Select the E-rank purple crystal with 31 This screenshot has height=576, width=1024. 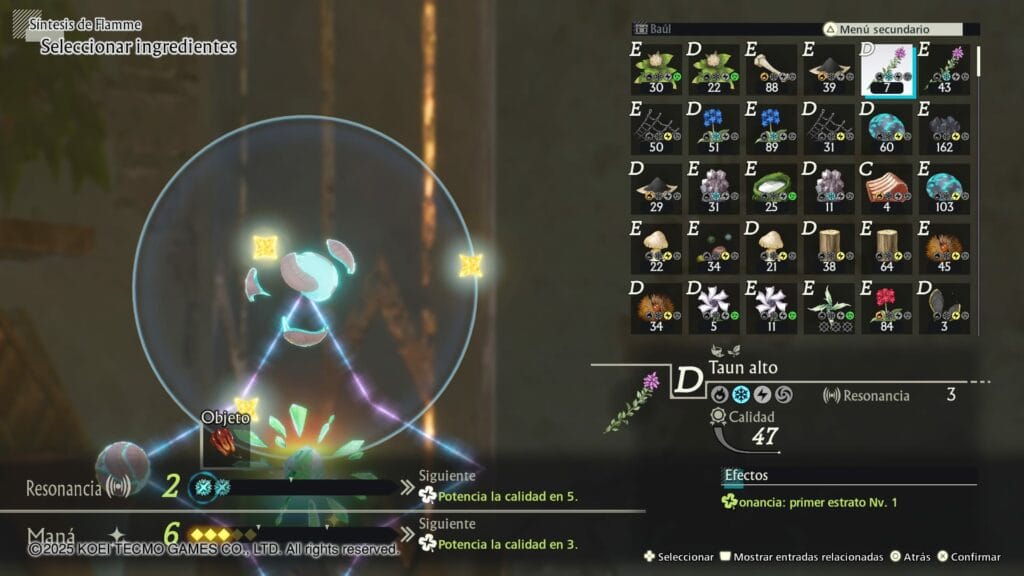pos(713,189)
